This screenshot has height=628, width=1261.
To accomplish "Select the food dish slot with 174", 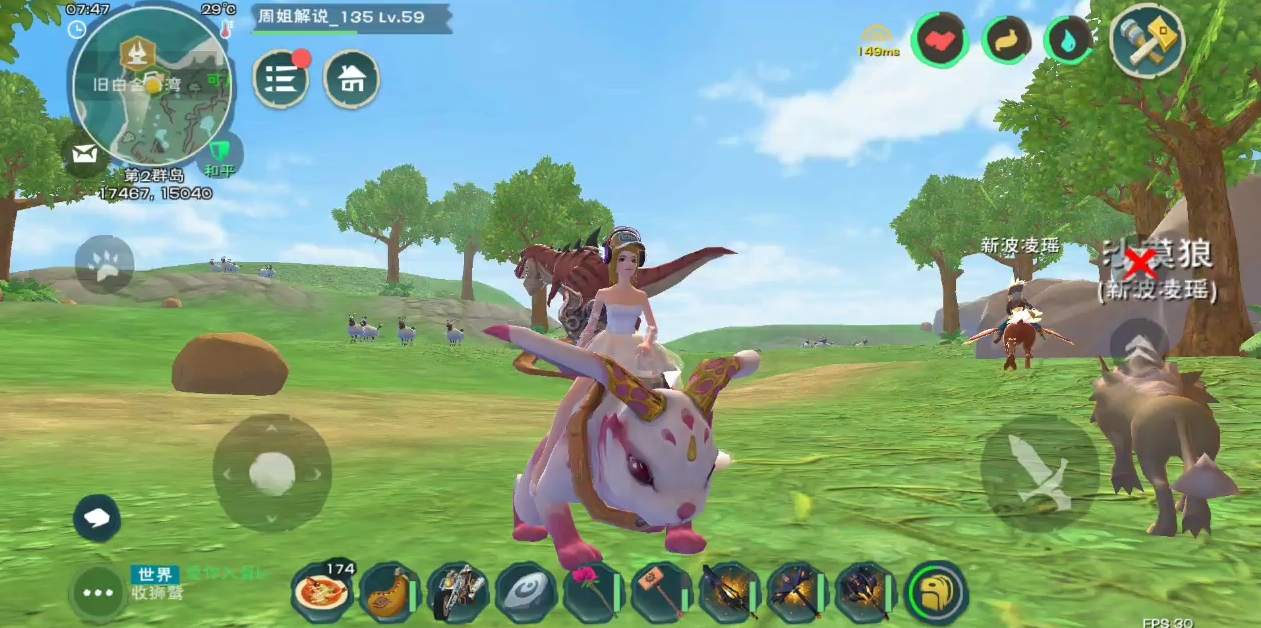I will coord(322,592).
